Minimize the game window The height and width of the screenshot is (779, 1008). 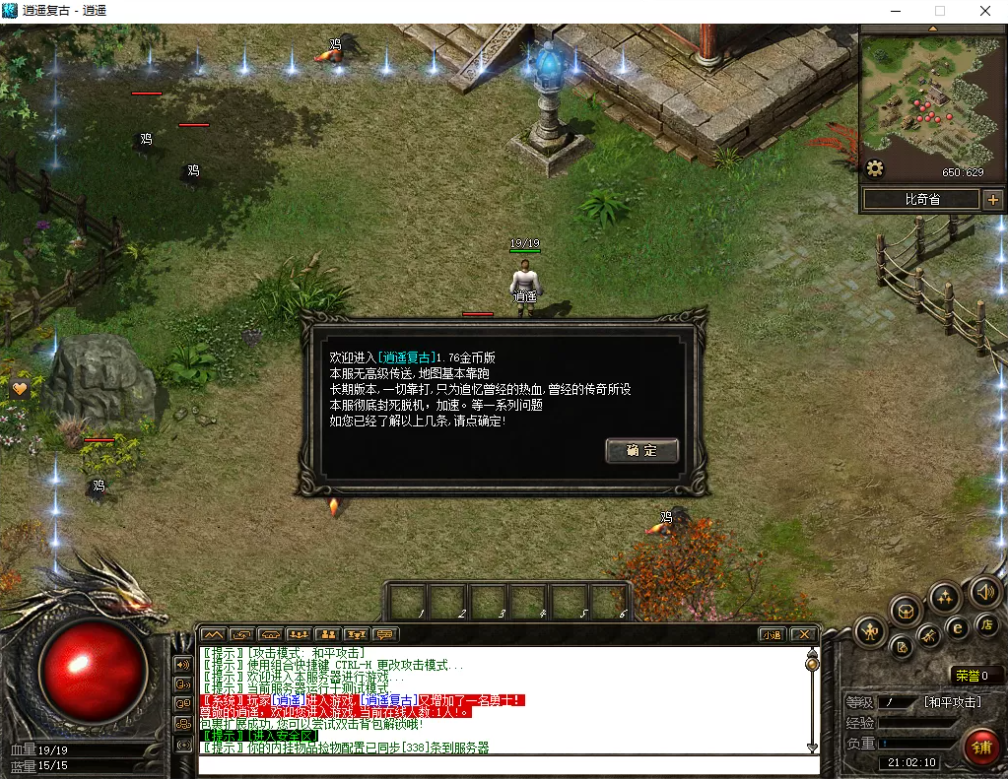pos(893,10)
